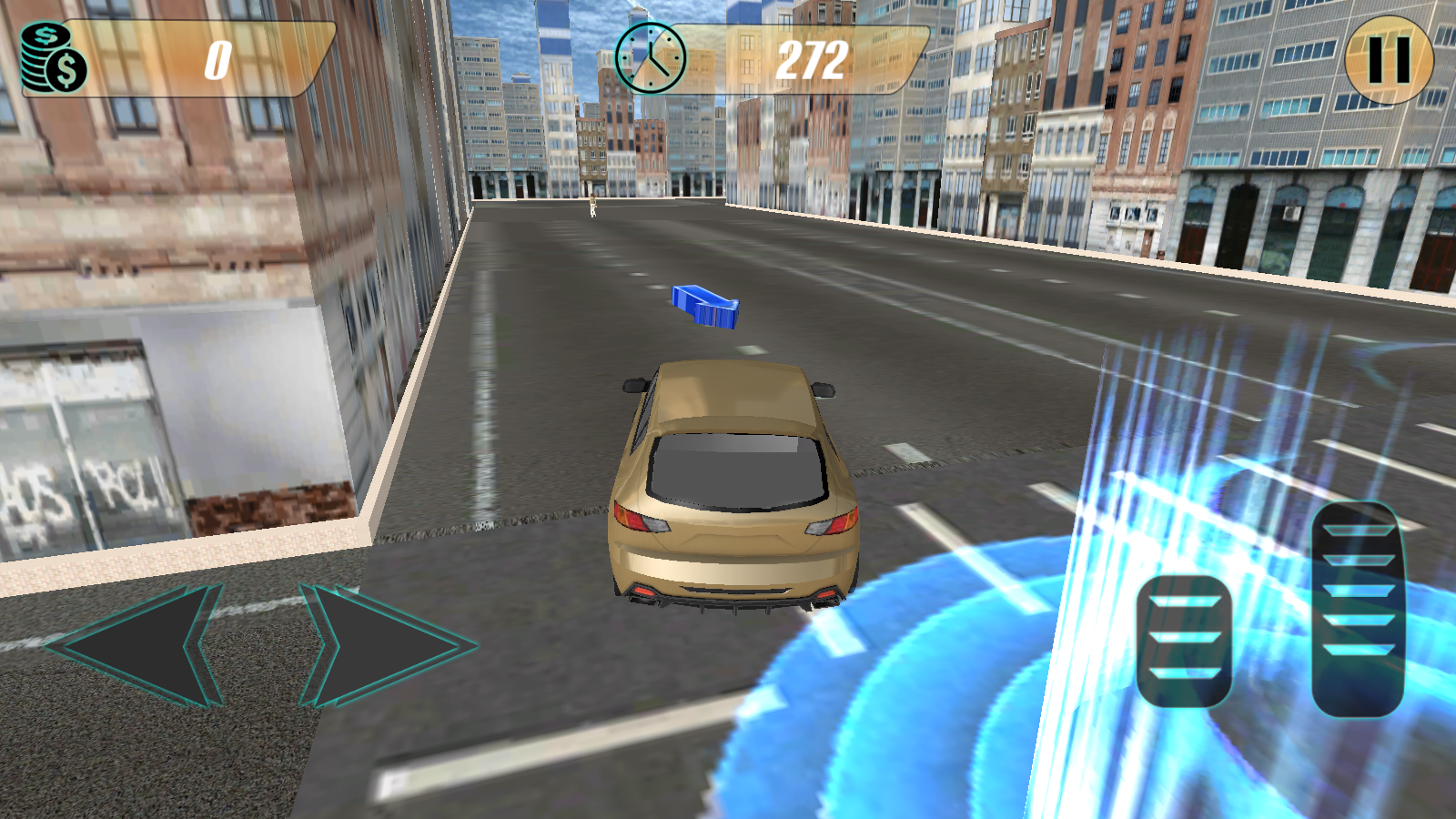Hit the tall accelerator pedal
1456x819 pixels.
point(1358,608)
